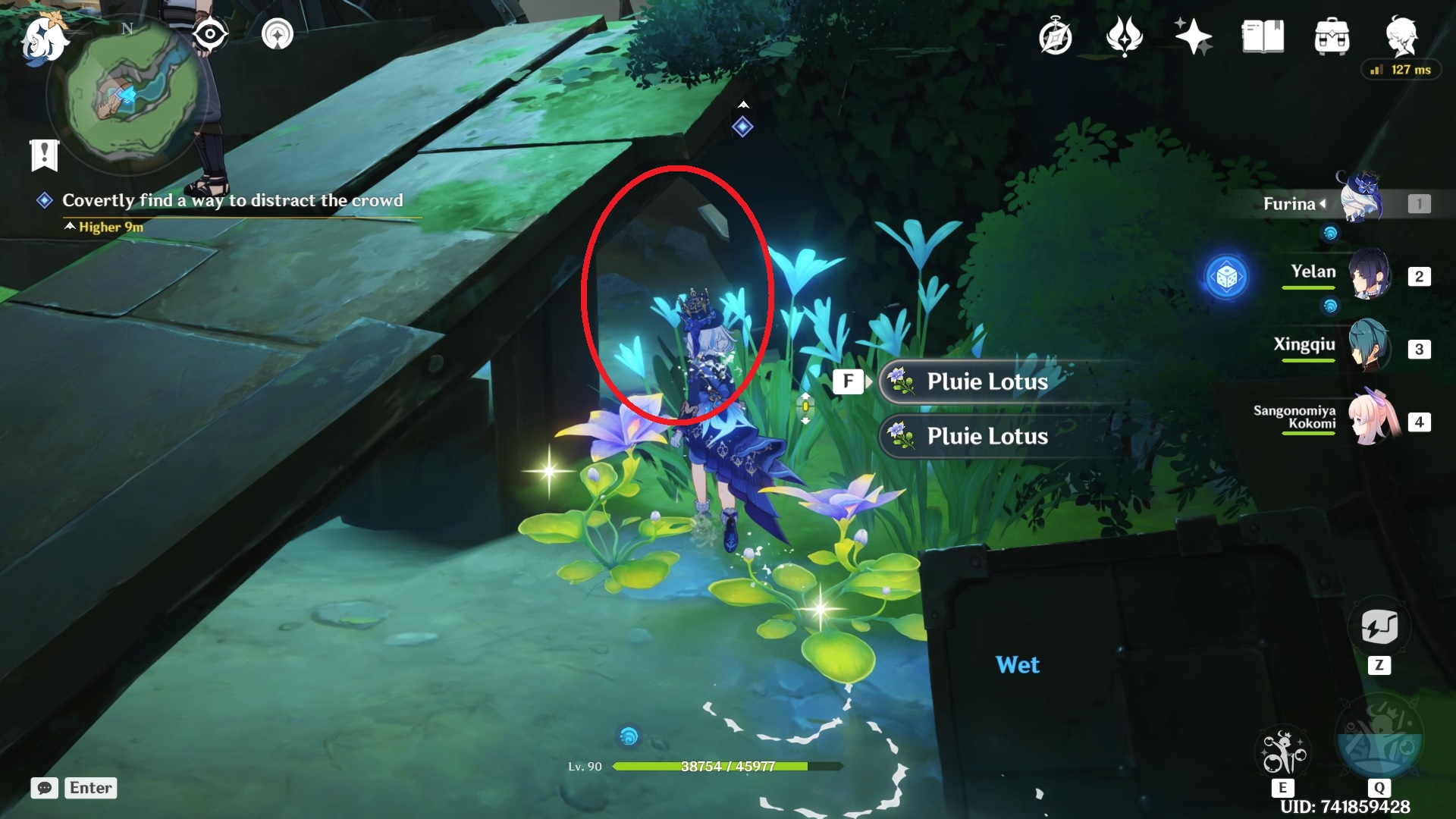
Task: Pick up the second Pluie Lotus
Action: pyautogui.click(x=987, y=436)
